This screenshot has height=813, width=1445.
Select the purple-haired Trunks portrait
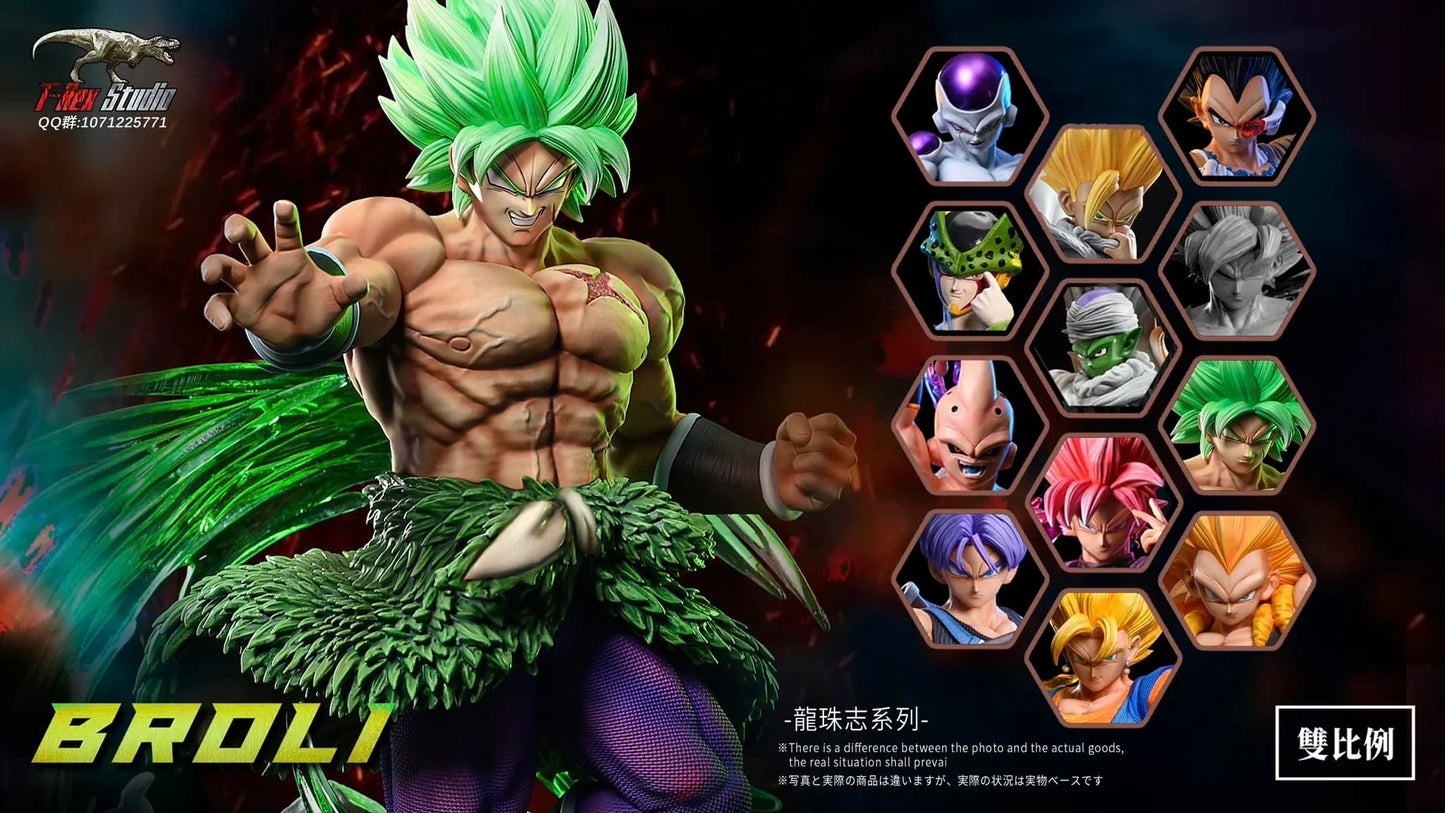click(969, 579)
